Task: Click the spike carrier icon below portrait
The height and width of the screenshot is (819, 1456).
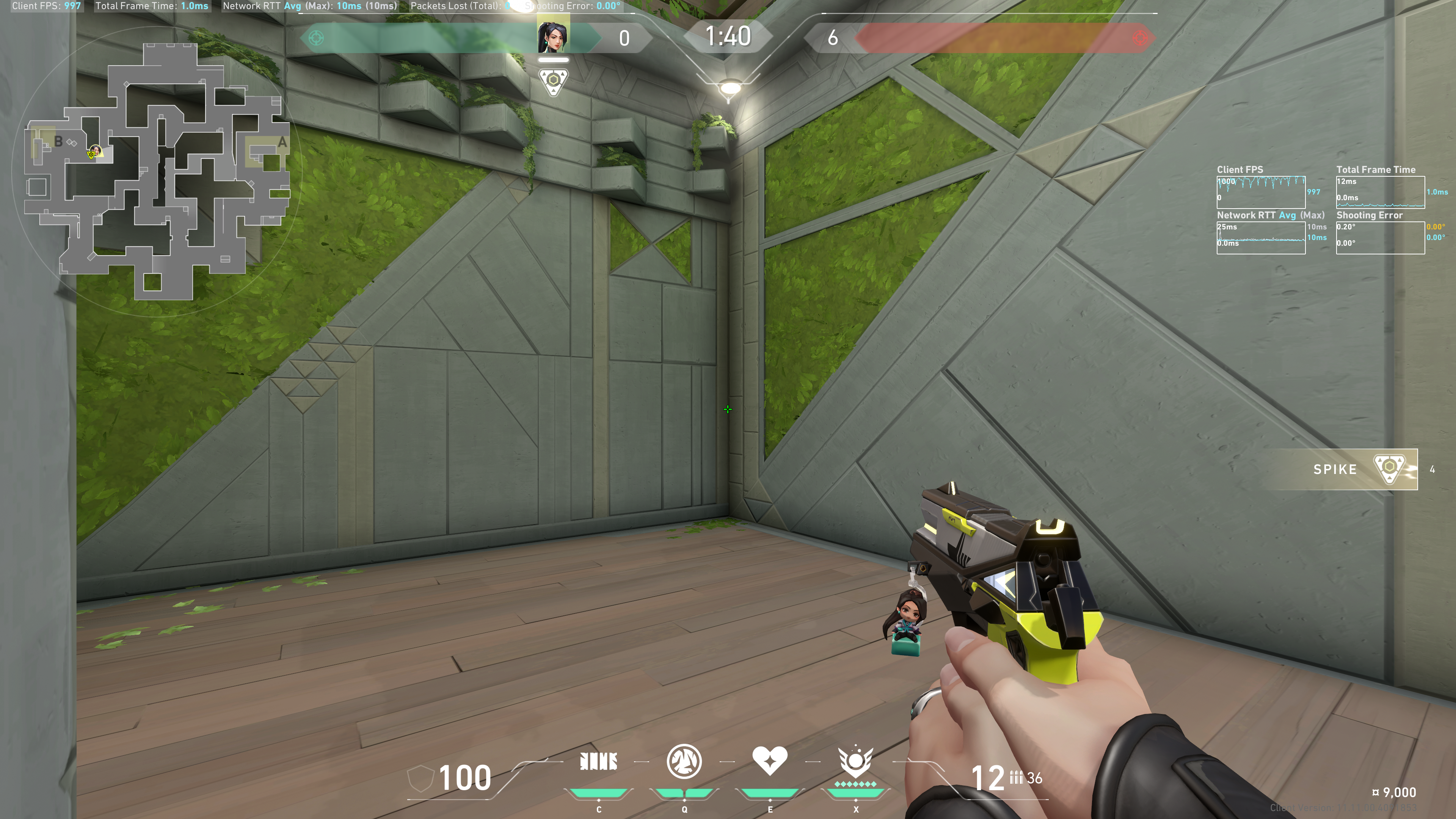Action: pos(553,82)
